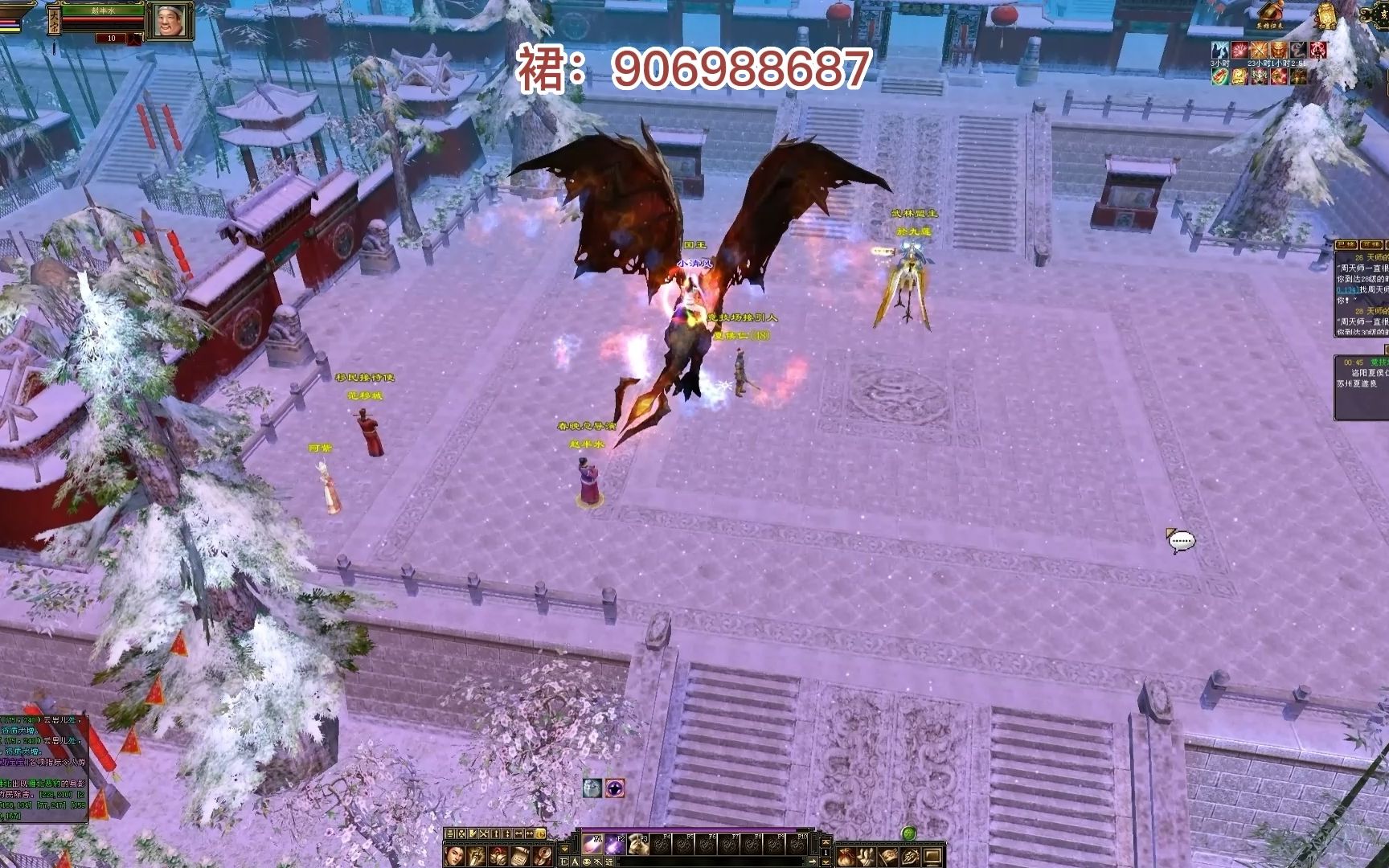
Task: Open the golden tablet icon at top right
Action: [1325, 14]
